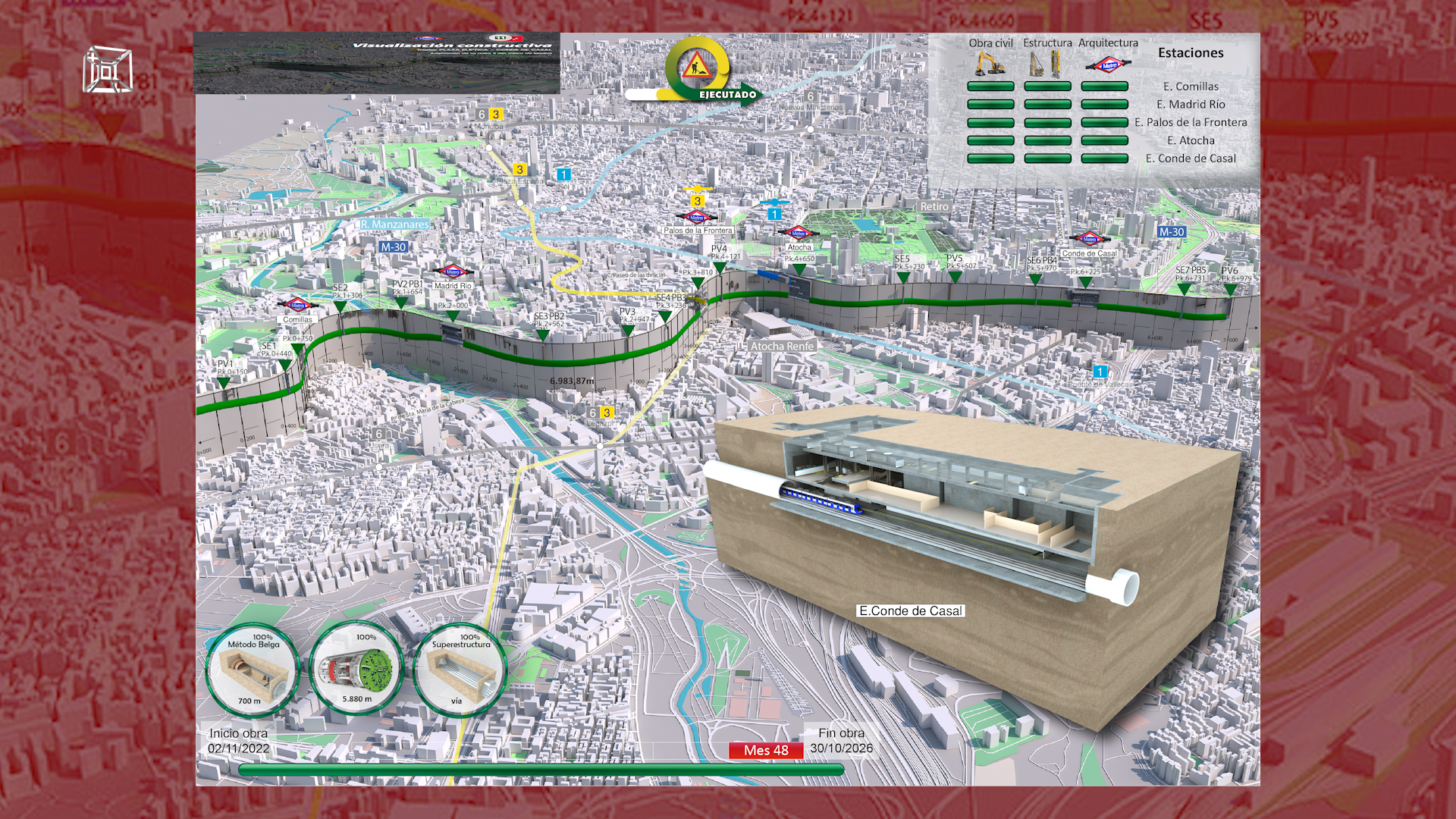Open E. Atocha from the stations list
The width and height of the screenshot is (1456, 819).
pyautogui.click(x=1191, y=140)
